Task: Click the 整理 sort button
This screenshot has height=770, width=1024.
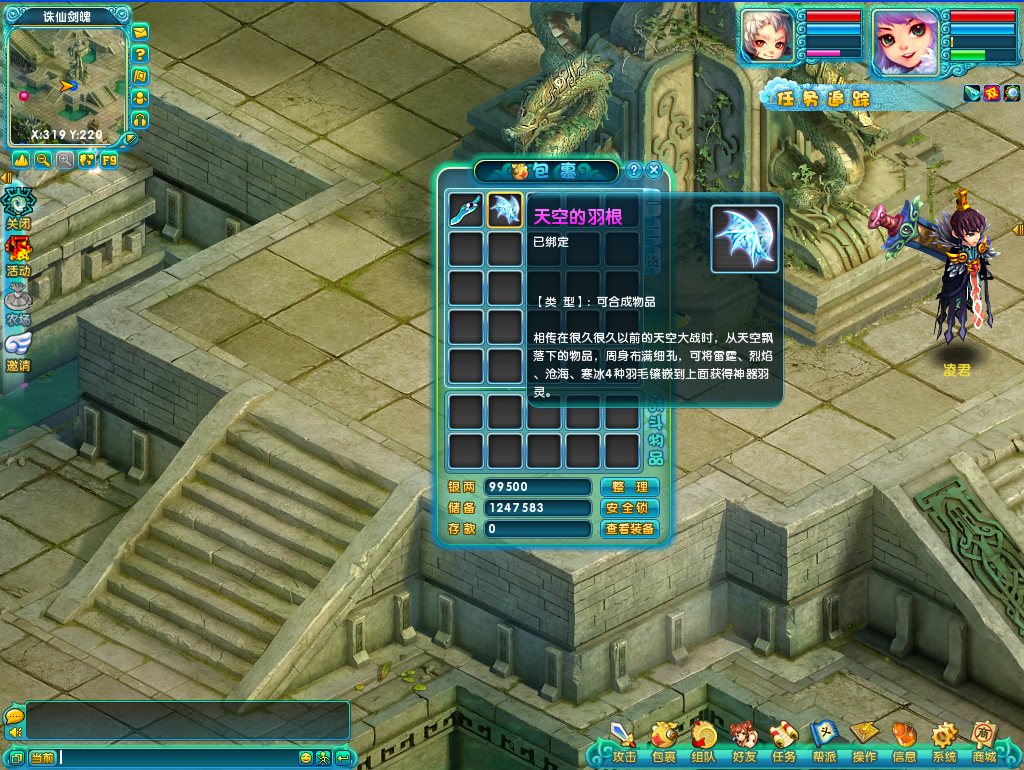Action: coord(630,487)
